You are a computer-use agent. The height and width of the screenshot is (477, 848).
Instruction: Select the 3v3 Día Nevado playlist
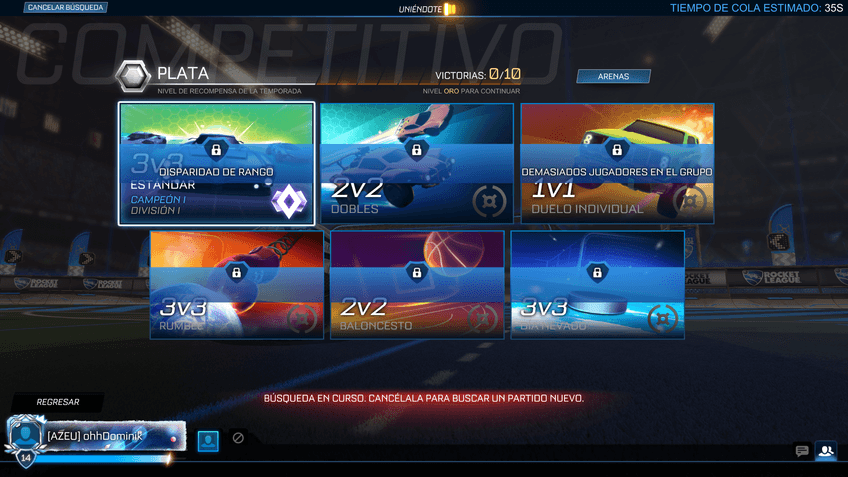597,285
